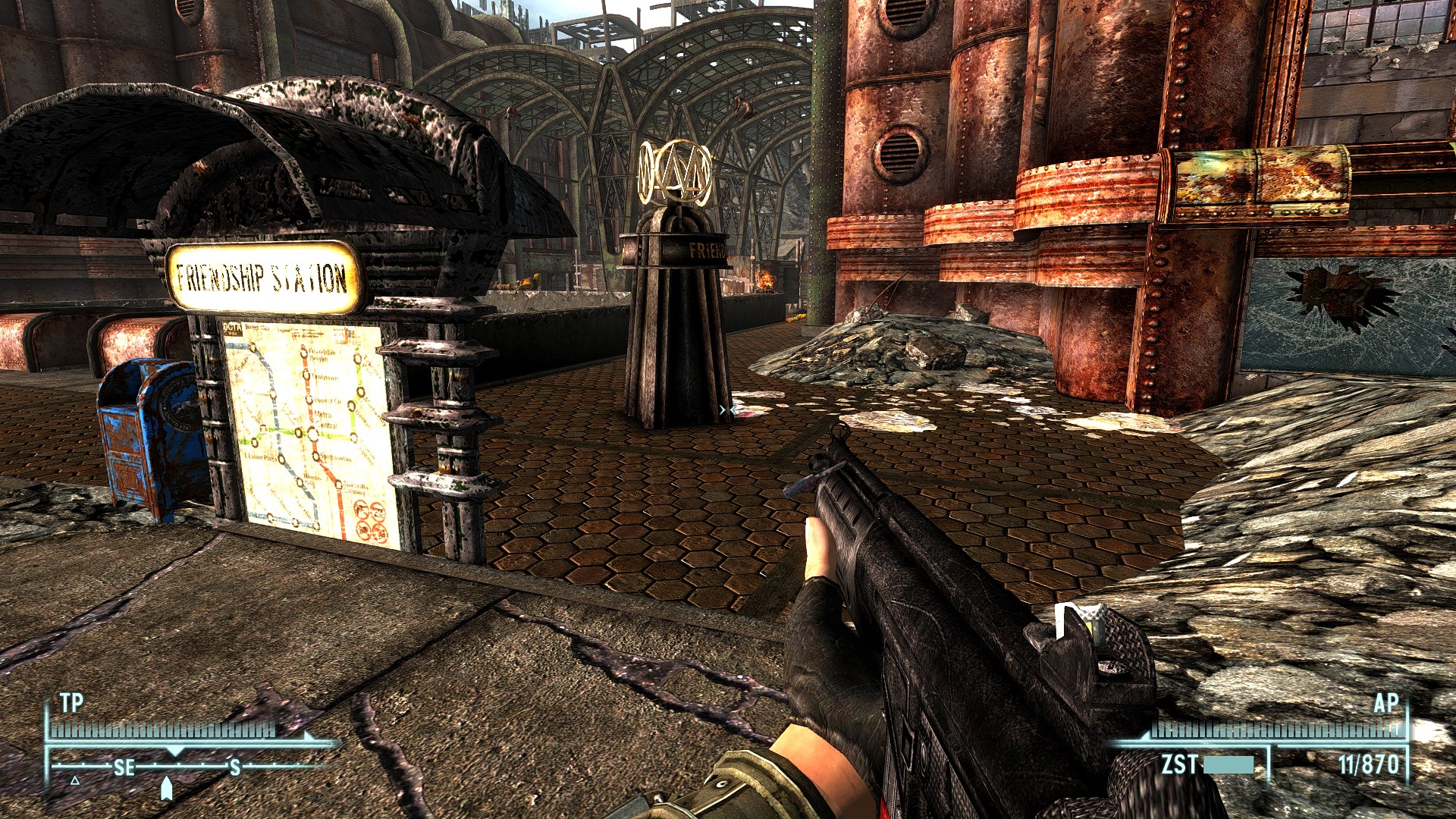This screenshot has height=819, width=1456.
Task: Click the DCTA logo on the map
Action: coord(231,328)
